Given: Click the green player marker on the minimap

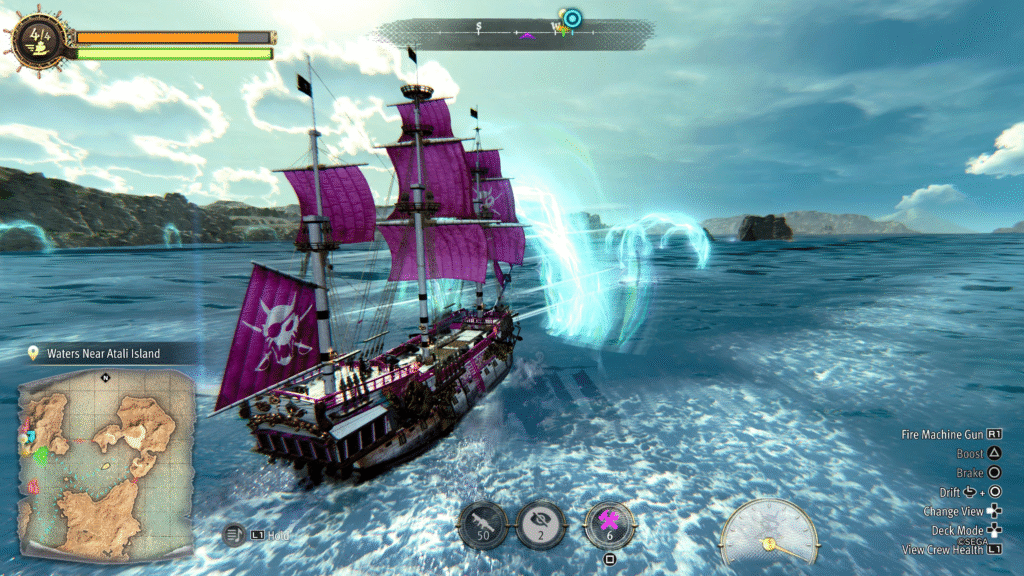Looking at the screenshot, I should coord(42,456).
